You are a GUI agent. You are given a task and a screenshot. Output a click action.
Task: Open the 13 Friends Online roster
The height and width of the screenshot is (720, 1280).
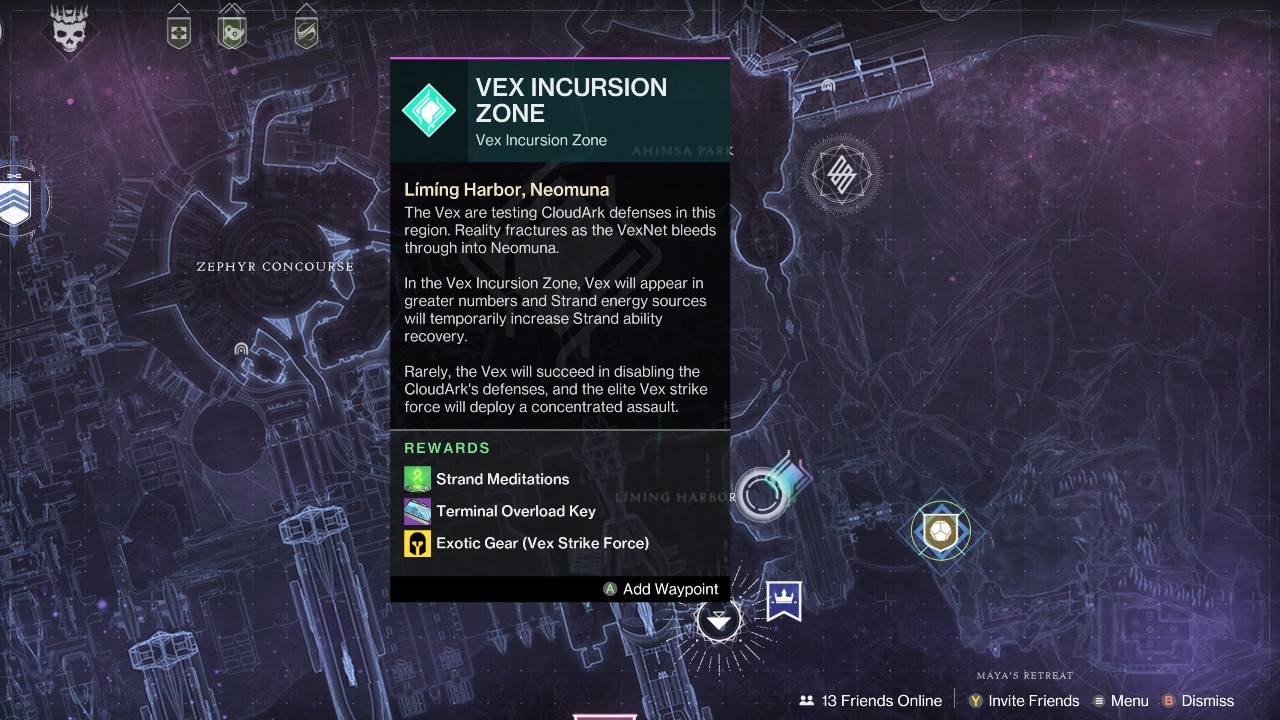[871, 701]
